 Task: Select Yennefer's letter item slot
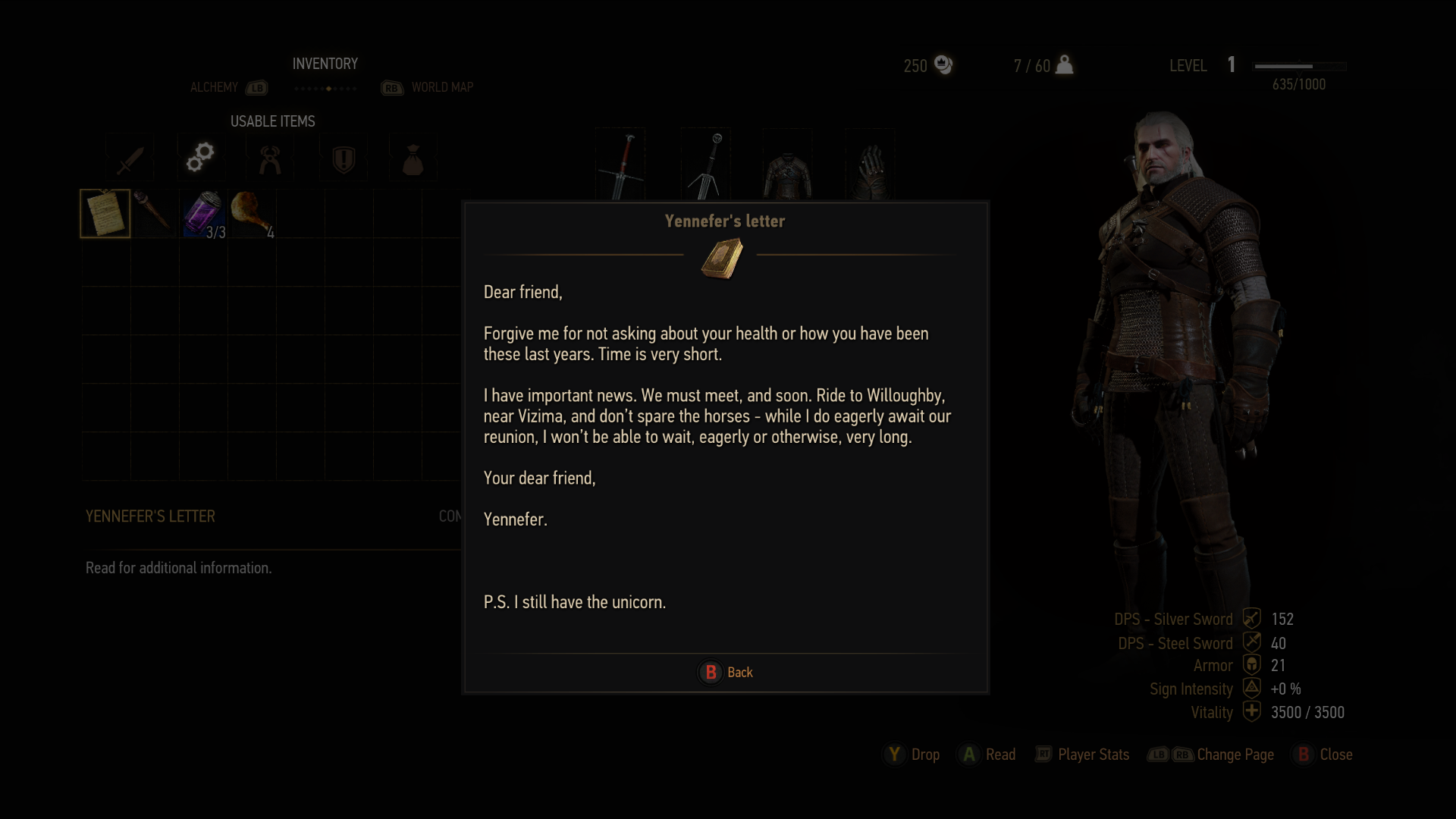coord(105,214)
